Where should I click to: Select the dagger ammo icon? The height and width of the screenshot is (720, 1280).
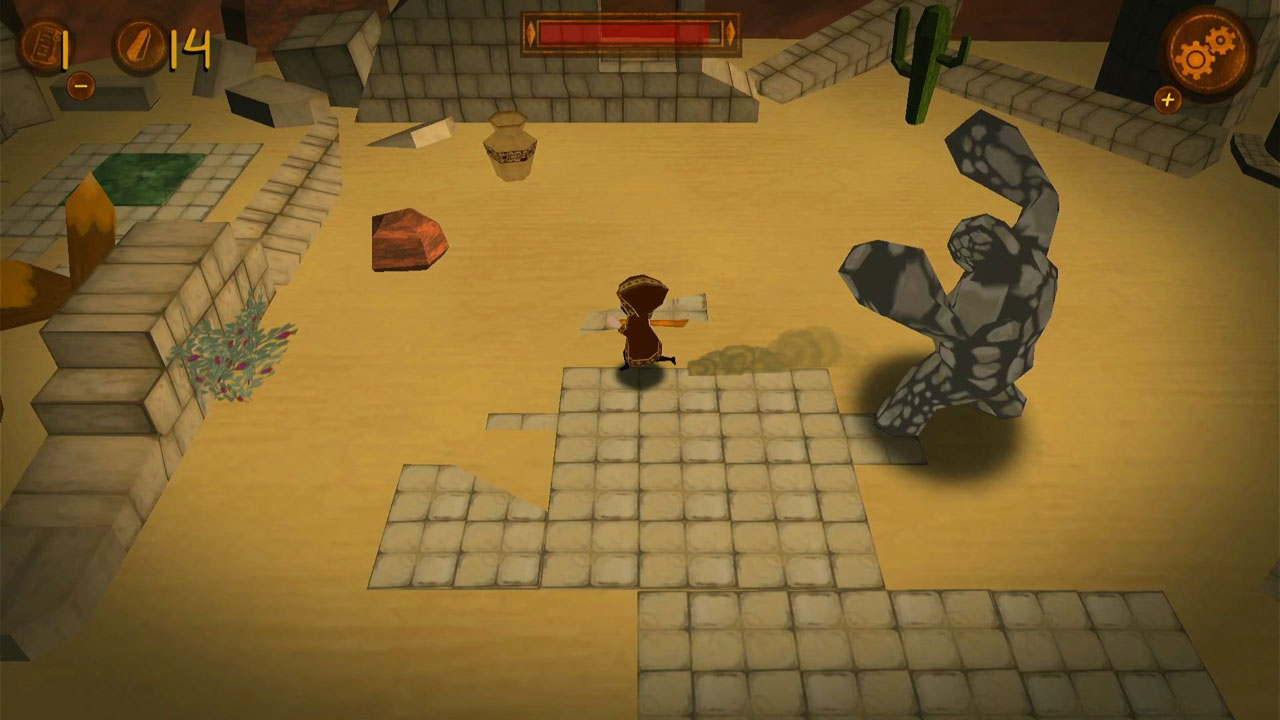tap(138, 42)
